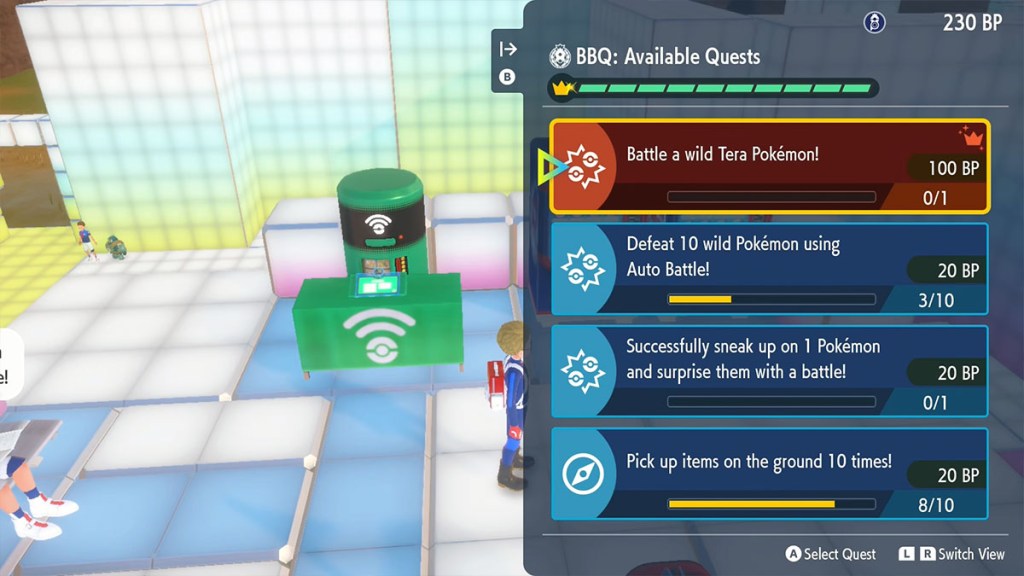
Task: Open the sneak up on 1 Pokémon quest
Action: [770, 370]
